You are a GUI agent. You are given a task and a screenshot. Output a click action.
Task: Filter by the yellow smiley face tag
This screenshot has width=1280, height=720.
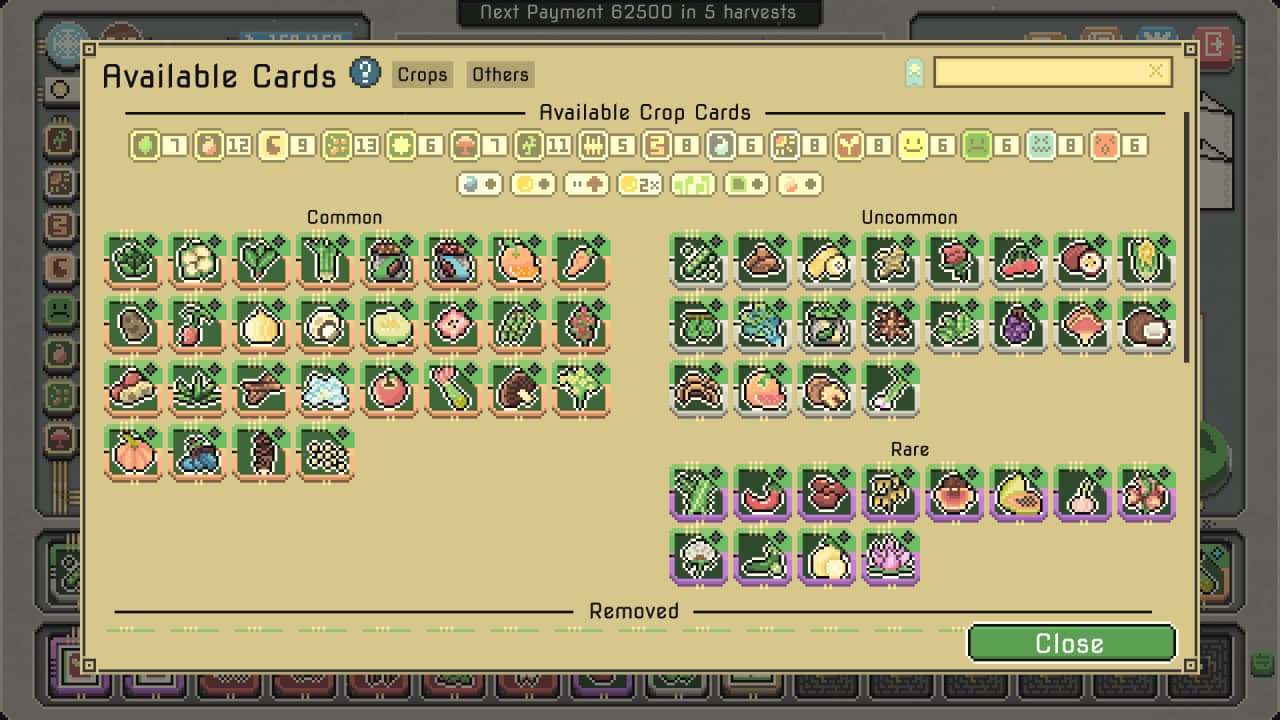click(x=912, y=146)
